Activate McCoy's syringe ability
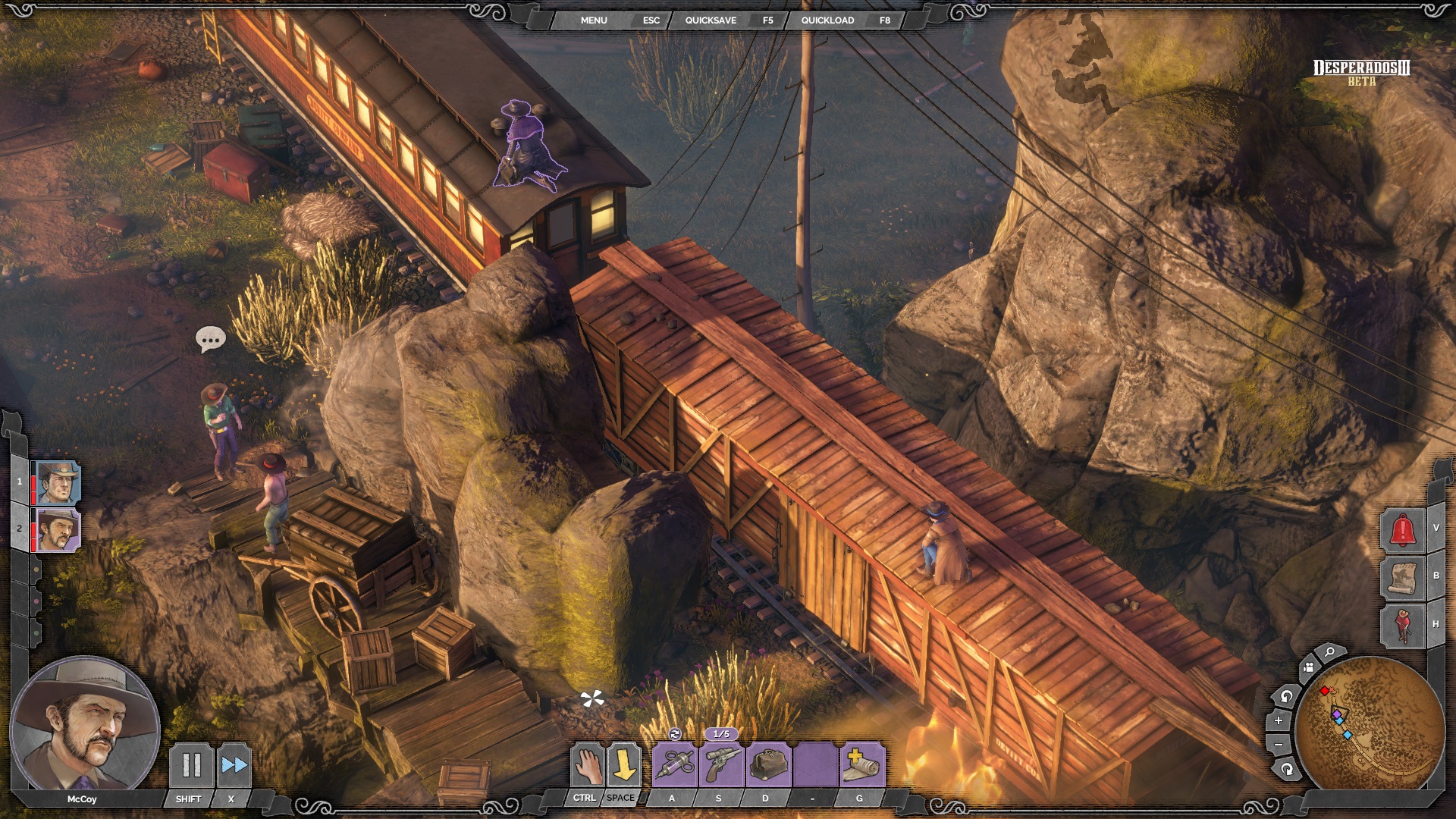Image resolution: width=1456 pixels, height=819 pixels. tap(674, 764)
